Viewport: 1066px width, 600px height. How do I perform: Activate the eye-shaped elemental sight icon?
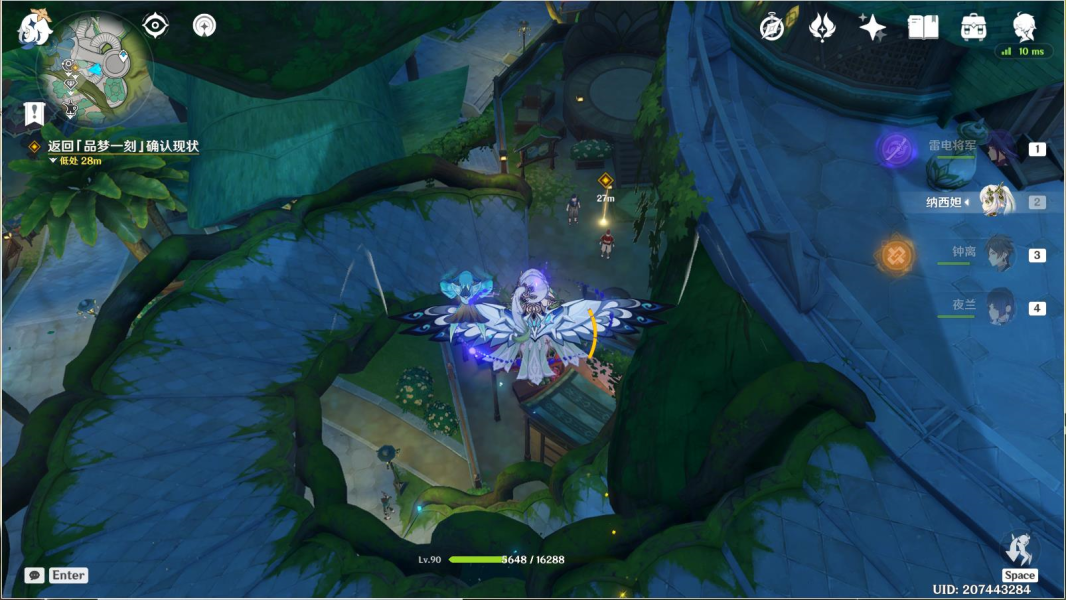click(x=155, y=25)
